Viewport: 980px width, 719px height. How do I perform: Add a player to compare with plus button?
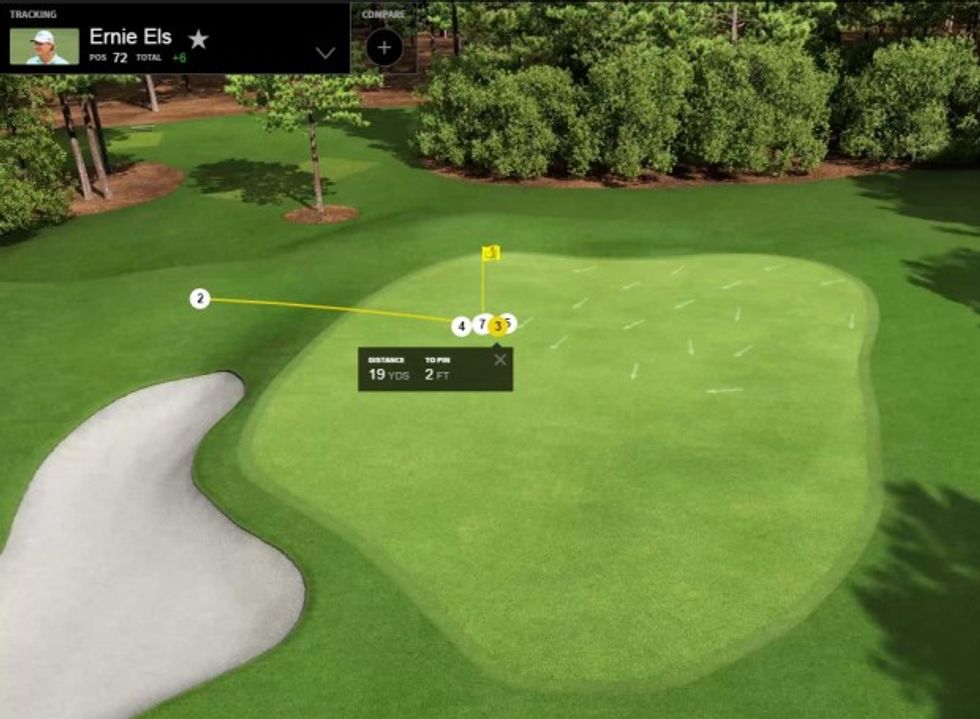[x=384, y=47]
